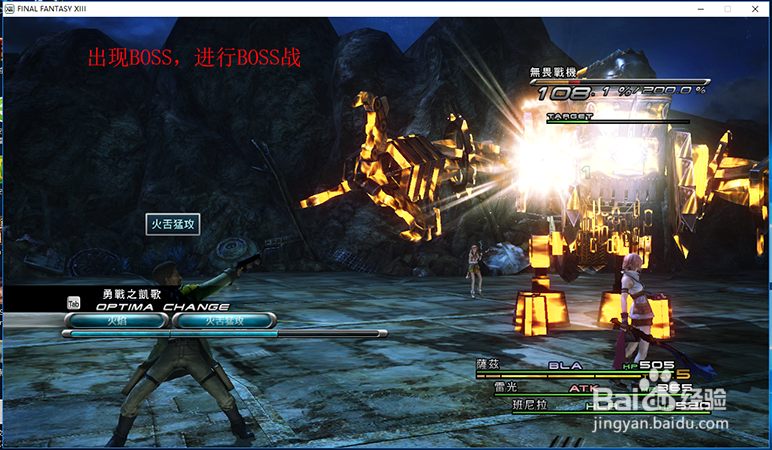Choose the 火舌猛攻 slot in the command queue
The width and height of the screenshot is (772, 450).
point(224,321)
